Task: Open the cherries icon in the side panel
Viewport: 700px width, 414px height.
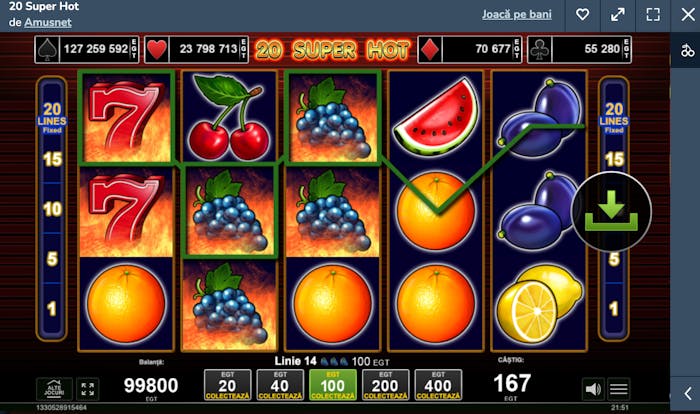Action: tap(687, 50)
